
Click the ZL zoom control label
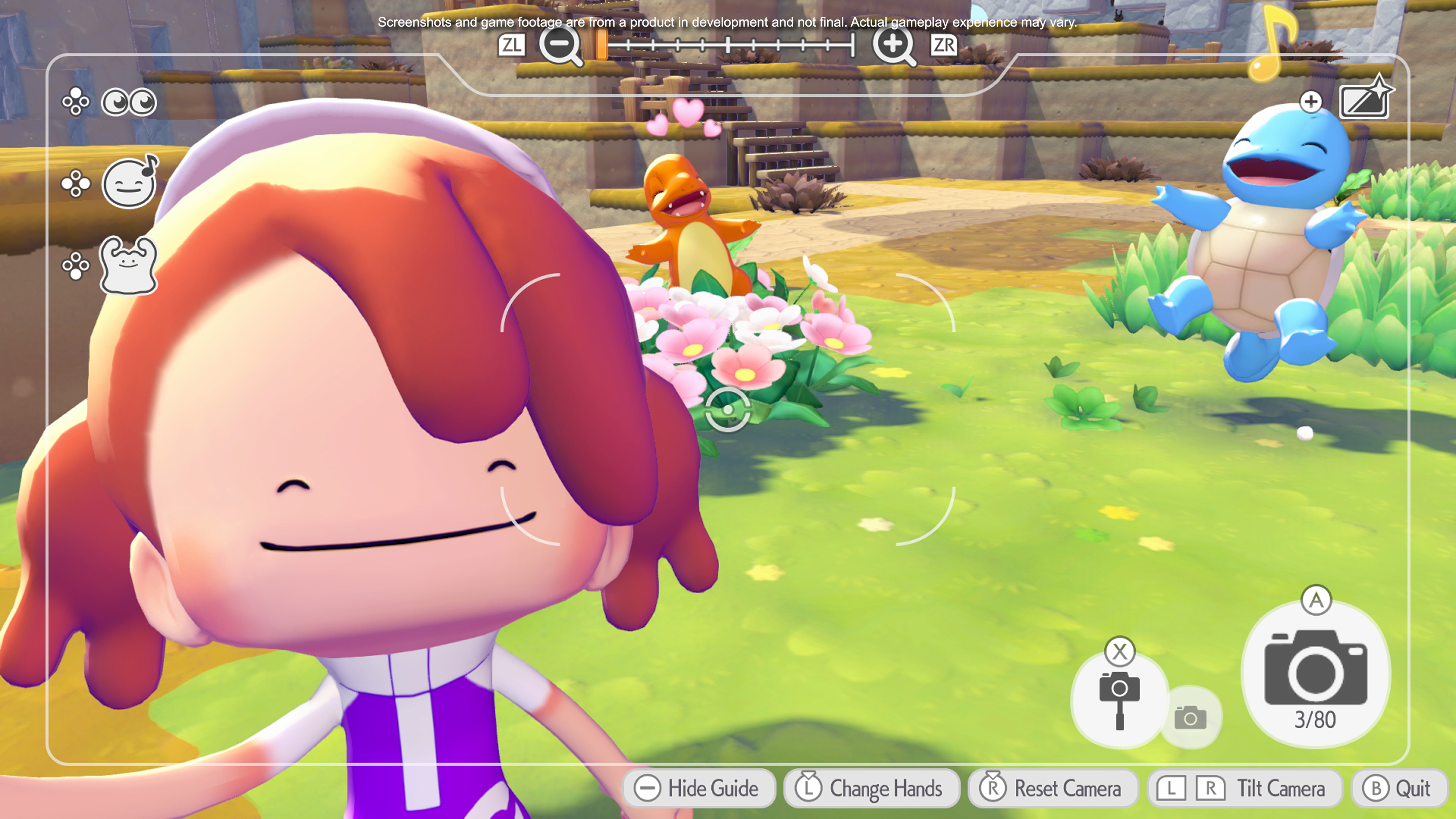[x=513, y=45]
